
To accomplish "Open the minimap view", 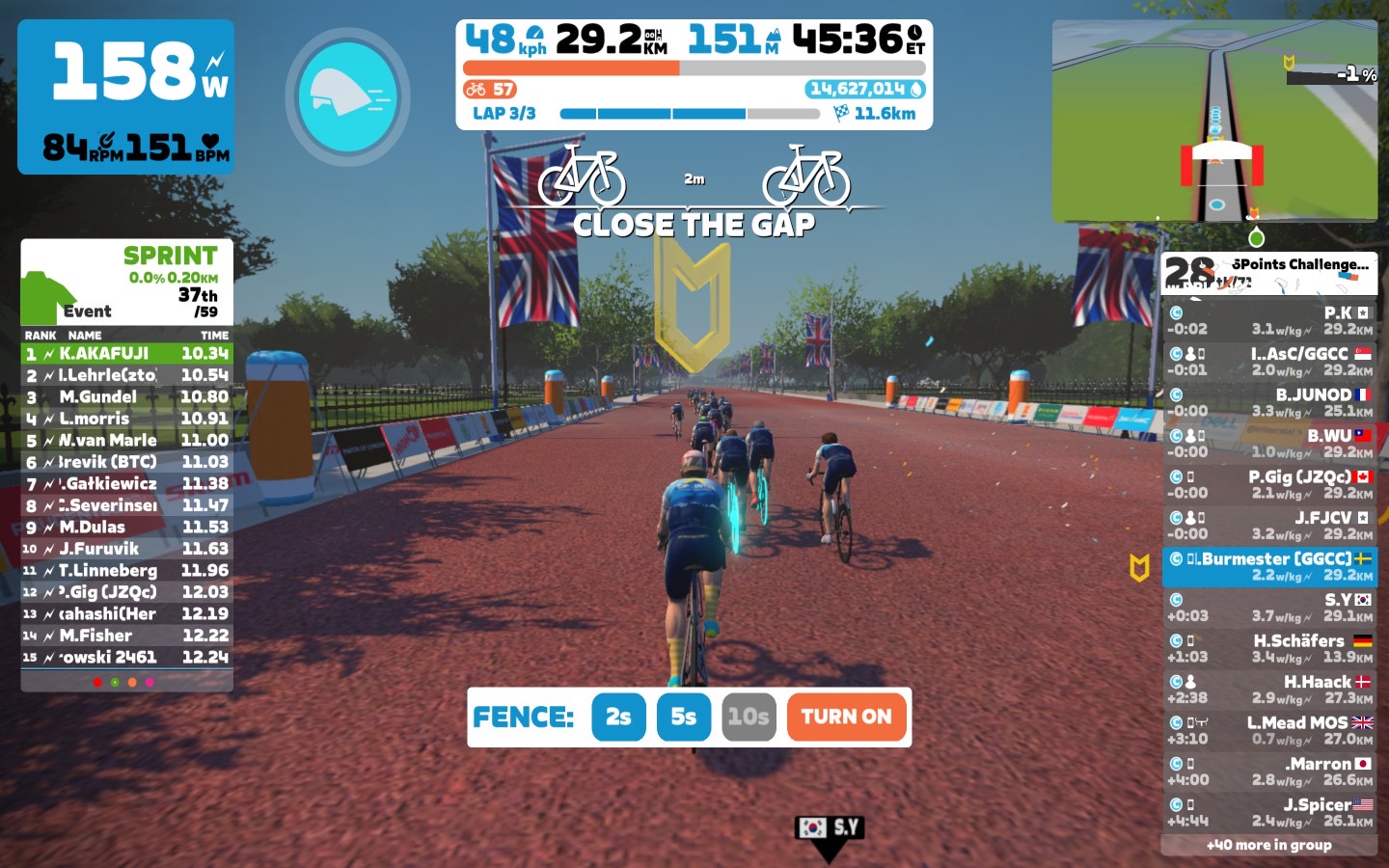I will (x=1214, y=121).
